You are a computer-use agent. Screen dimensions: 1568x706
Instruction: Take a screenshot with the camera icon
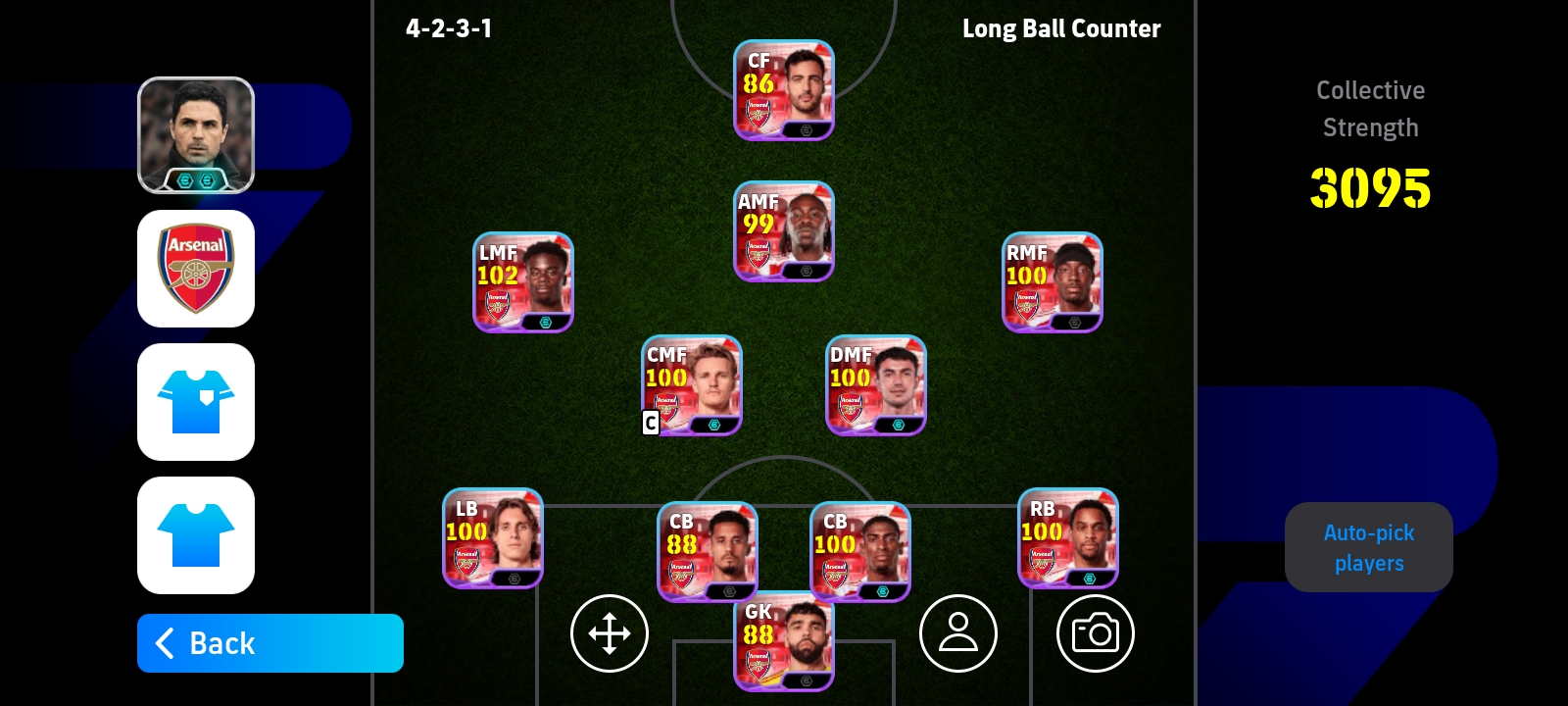coord(1096,633)
